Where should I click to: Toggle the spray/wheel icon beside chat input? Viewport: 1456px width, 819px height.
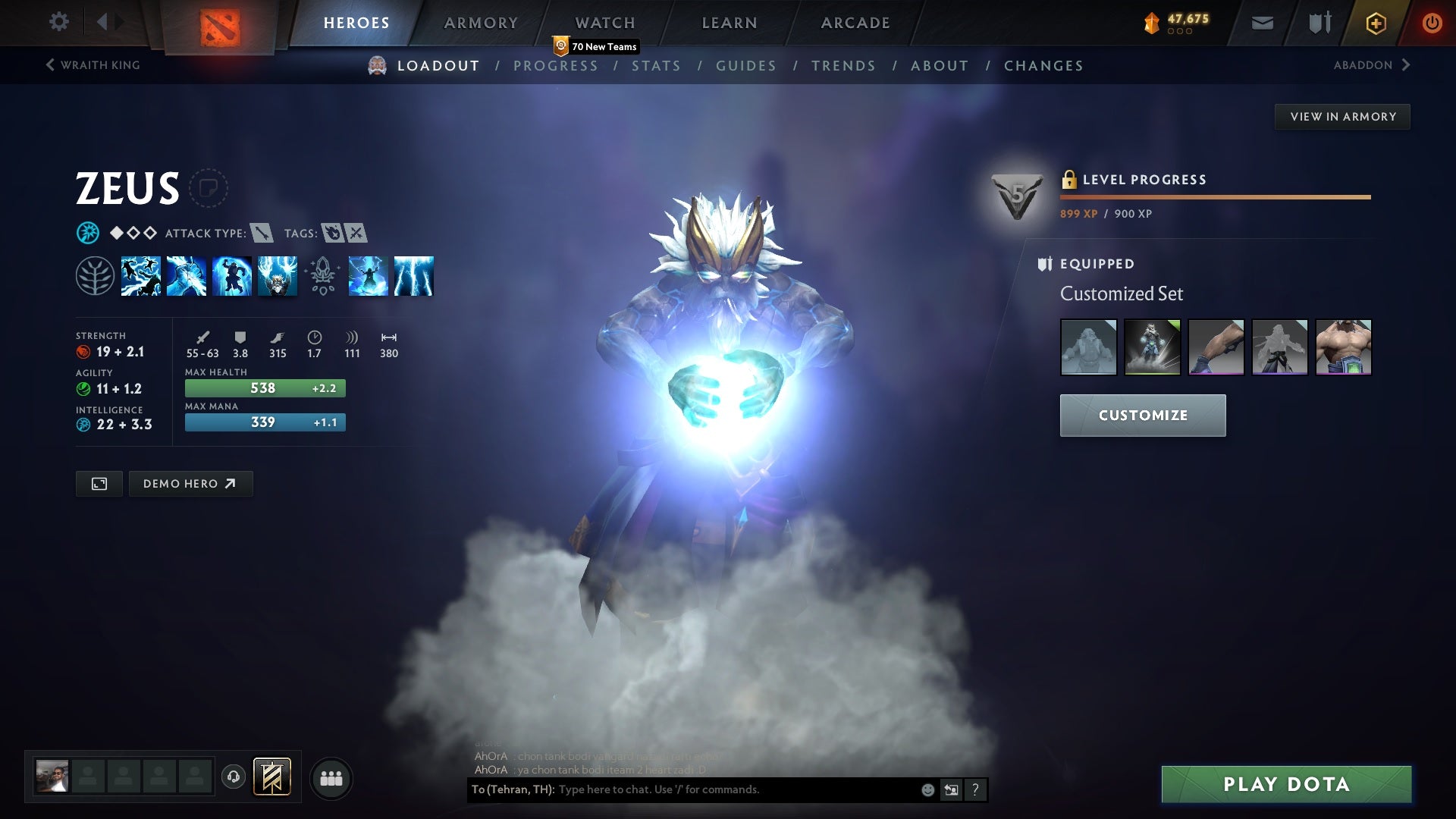951,789
